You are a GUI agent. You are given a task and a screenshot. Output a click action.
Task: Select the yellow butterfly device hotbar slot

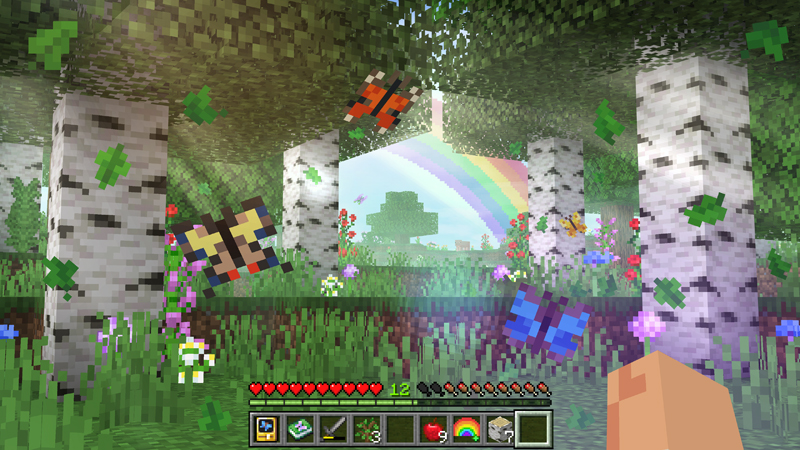265,429
